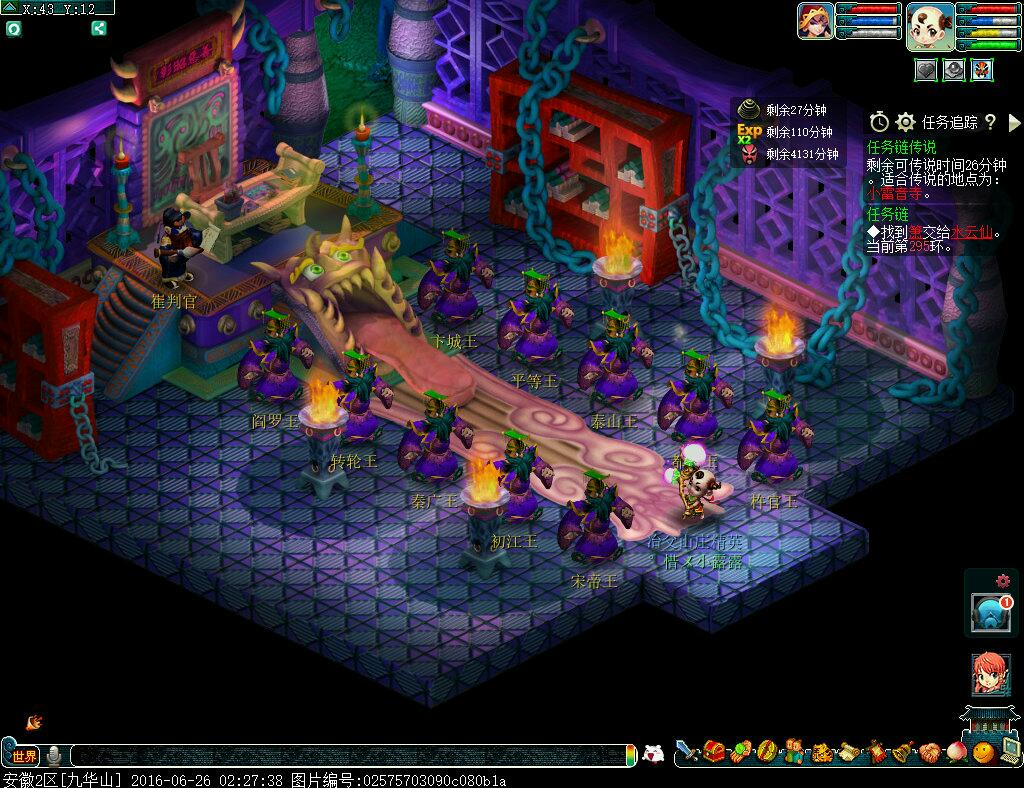1024x788 pixels.
Task: Click the chat input field
Action: pos(350,756)
